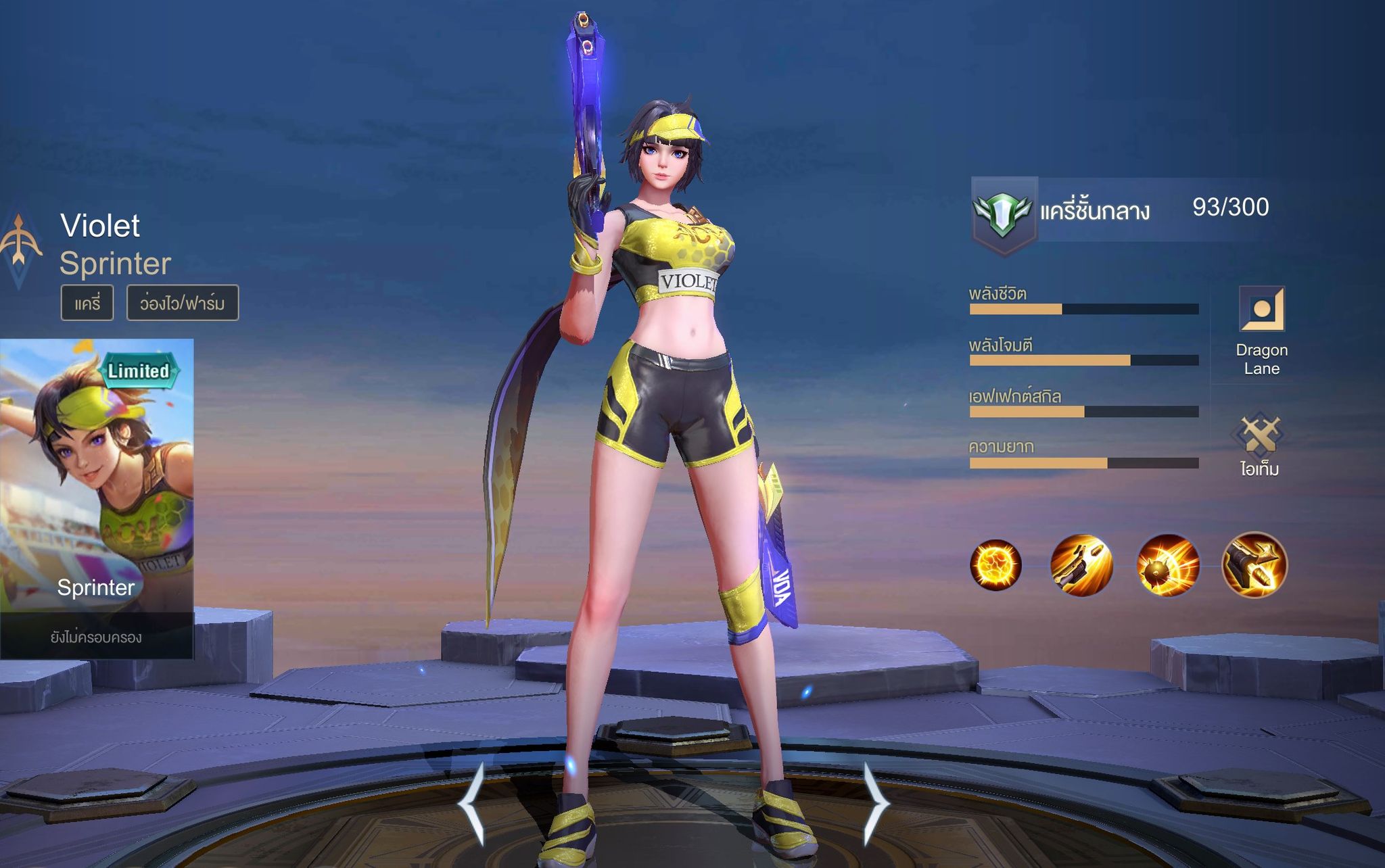The image size is (1385, 868).
Task: View the cannon blast ultimate skill
Action: point(1254,564)
